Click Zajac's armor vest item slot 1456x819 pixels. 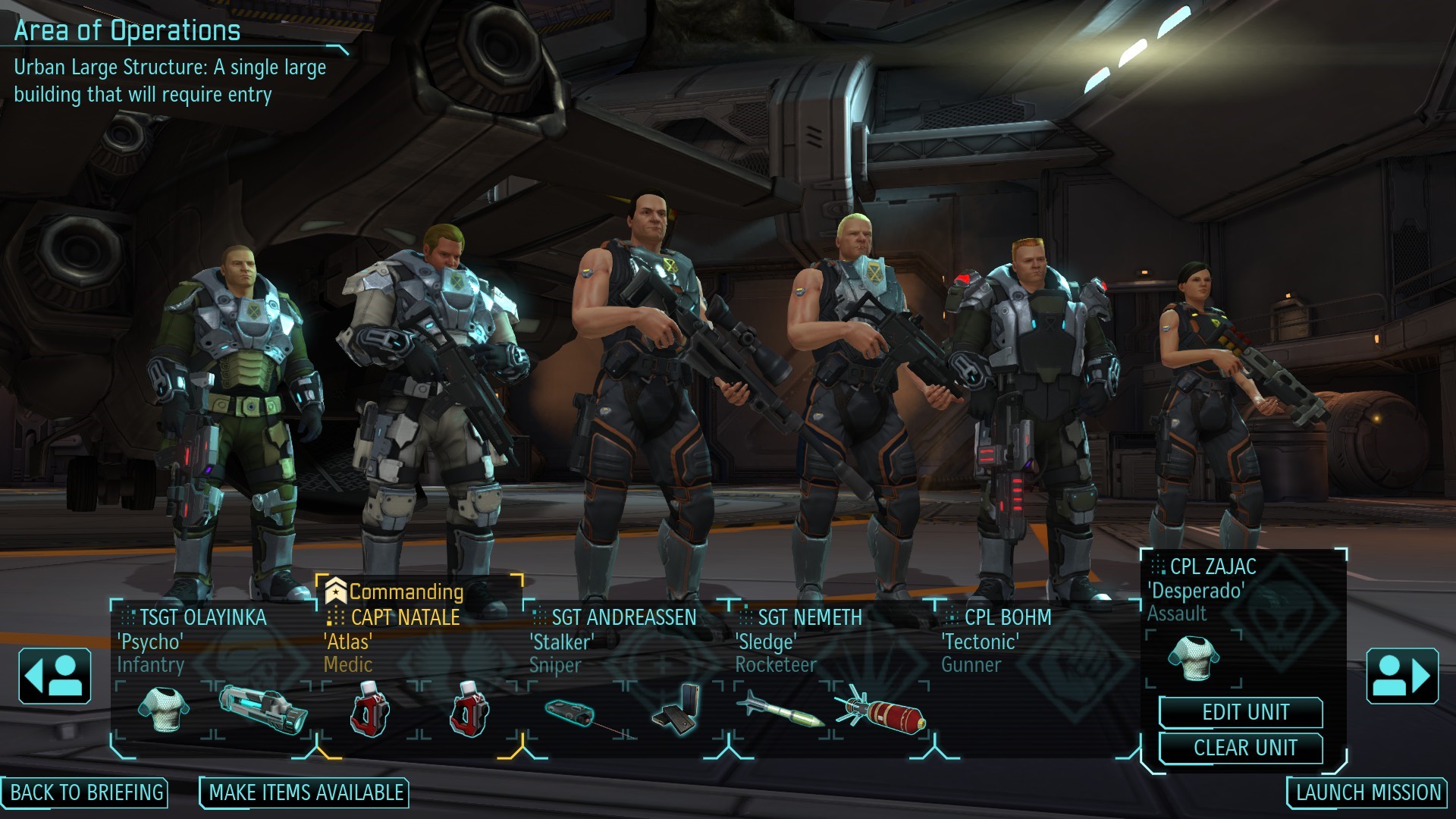coord(1193,657)
